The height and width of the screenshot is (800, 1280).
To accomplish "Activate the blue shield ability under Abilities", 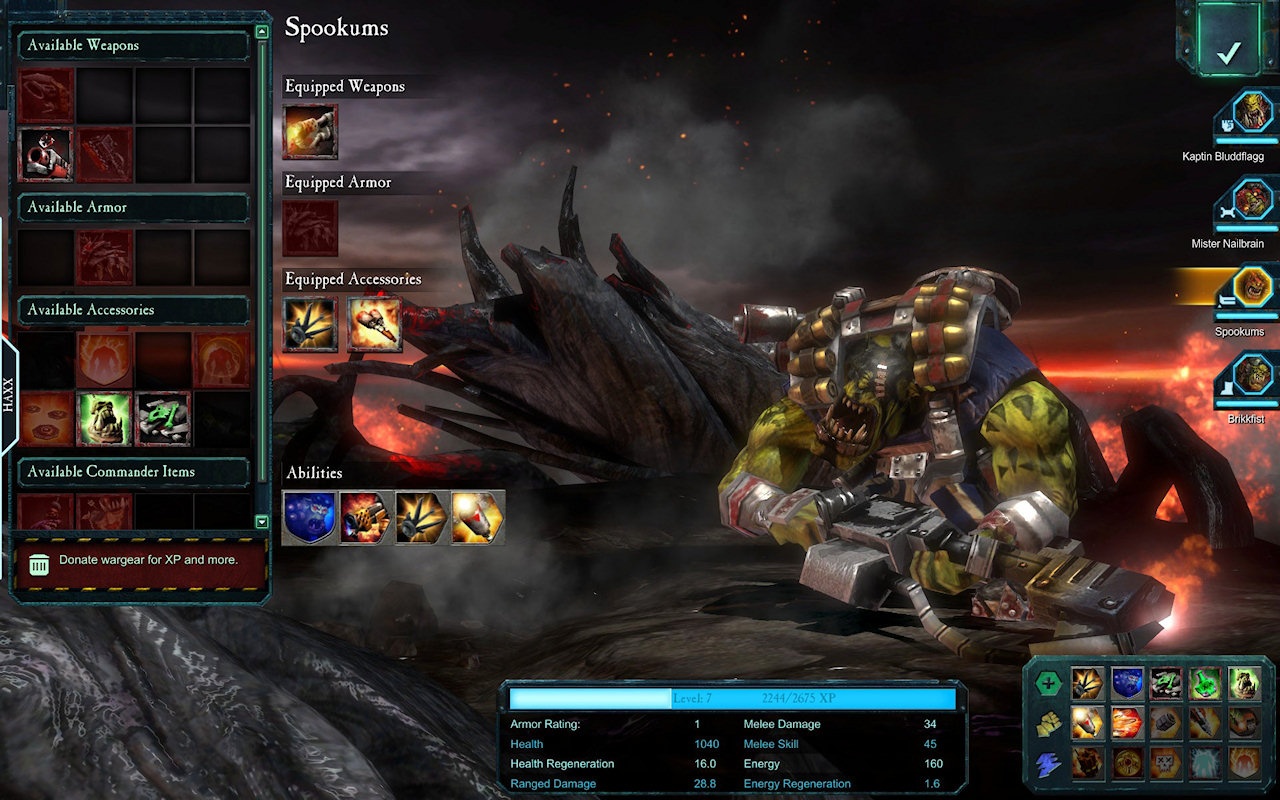I will click(309, 517).
